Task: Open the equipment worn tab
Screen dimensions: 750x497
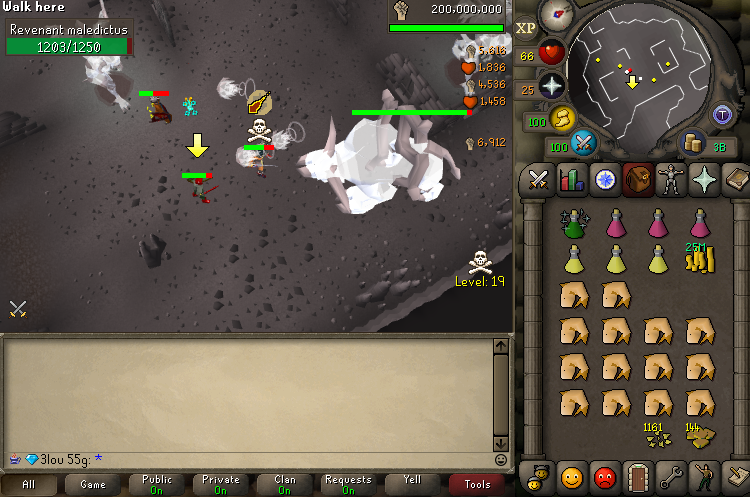Action: (x=671, y=180)
